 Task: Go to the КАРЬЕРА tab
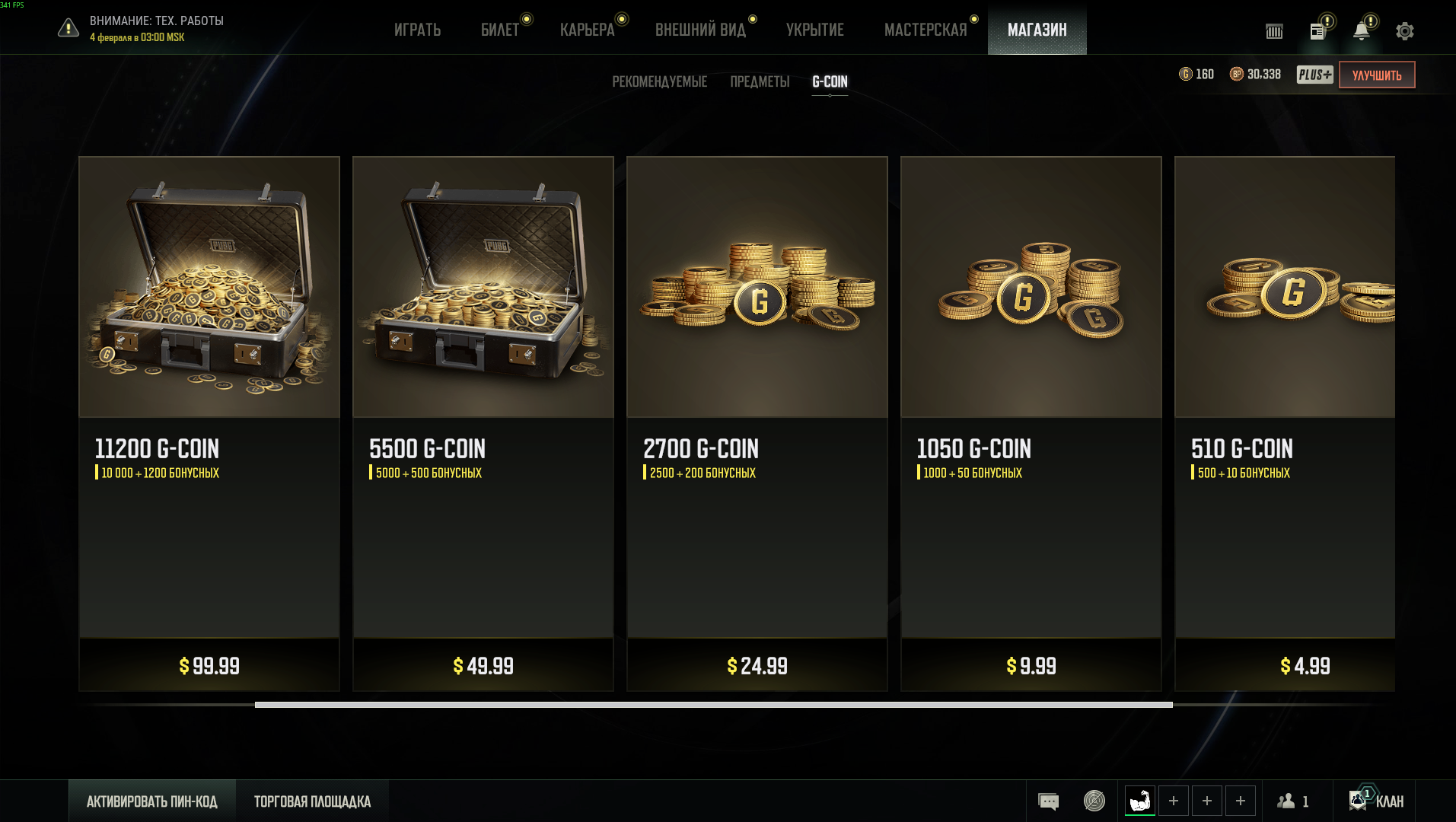(x=587, y=30)
